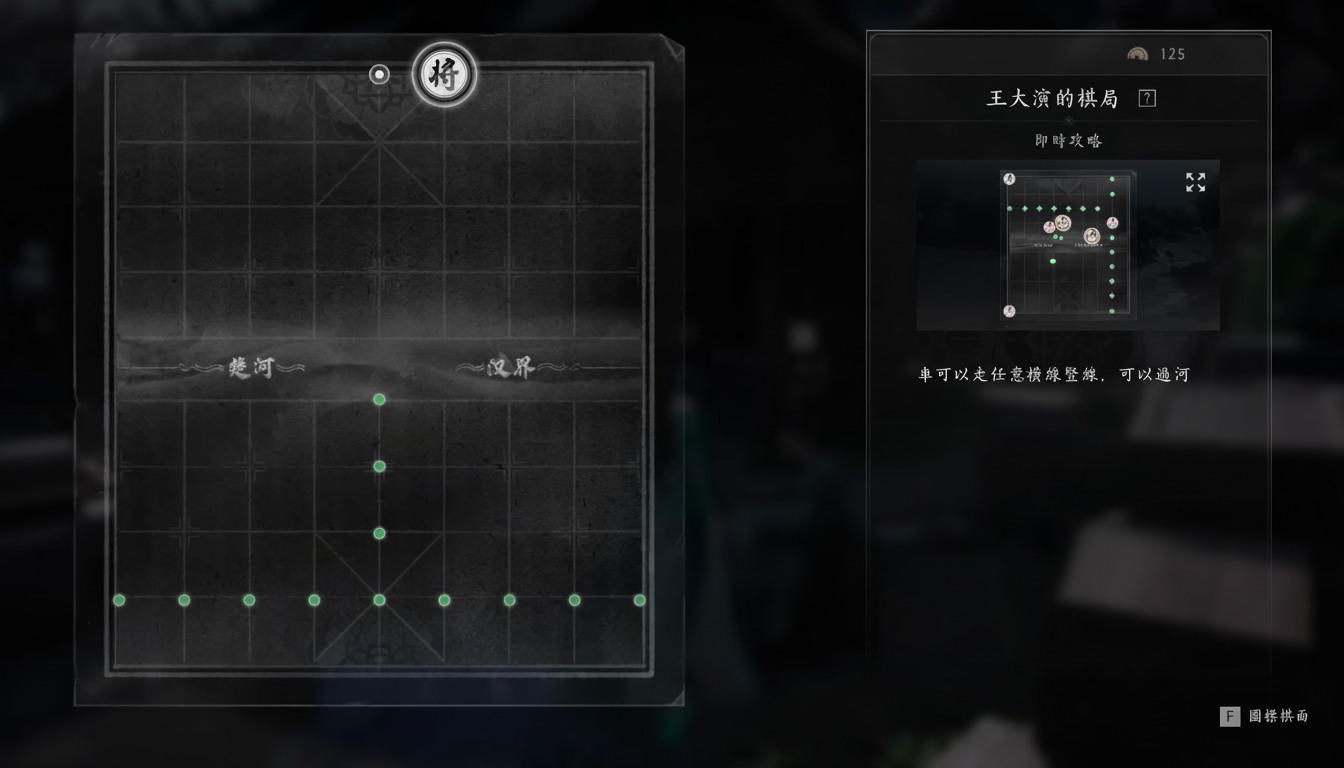Click the large green dot in the preview map
Image resolution: width=1344 pixels, height=768 pixels.
1052,261
